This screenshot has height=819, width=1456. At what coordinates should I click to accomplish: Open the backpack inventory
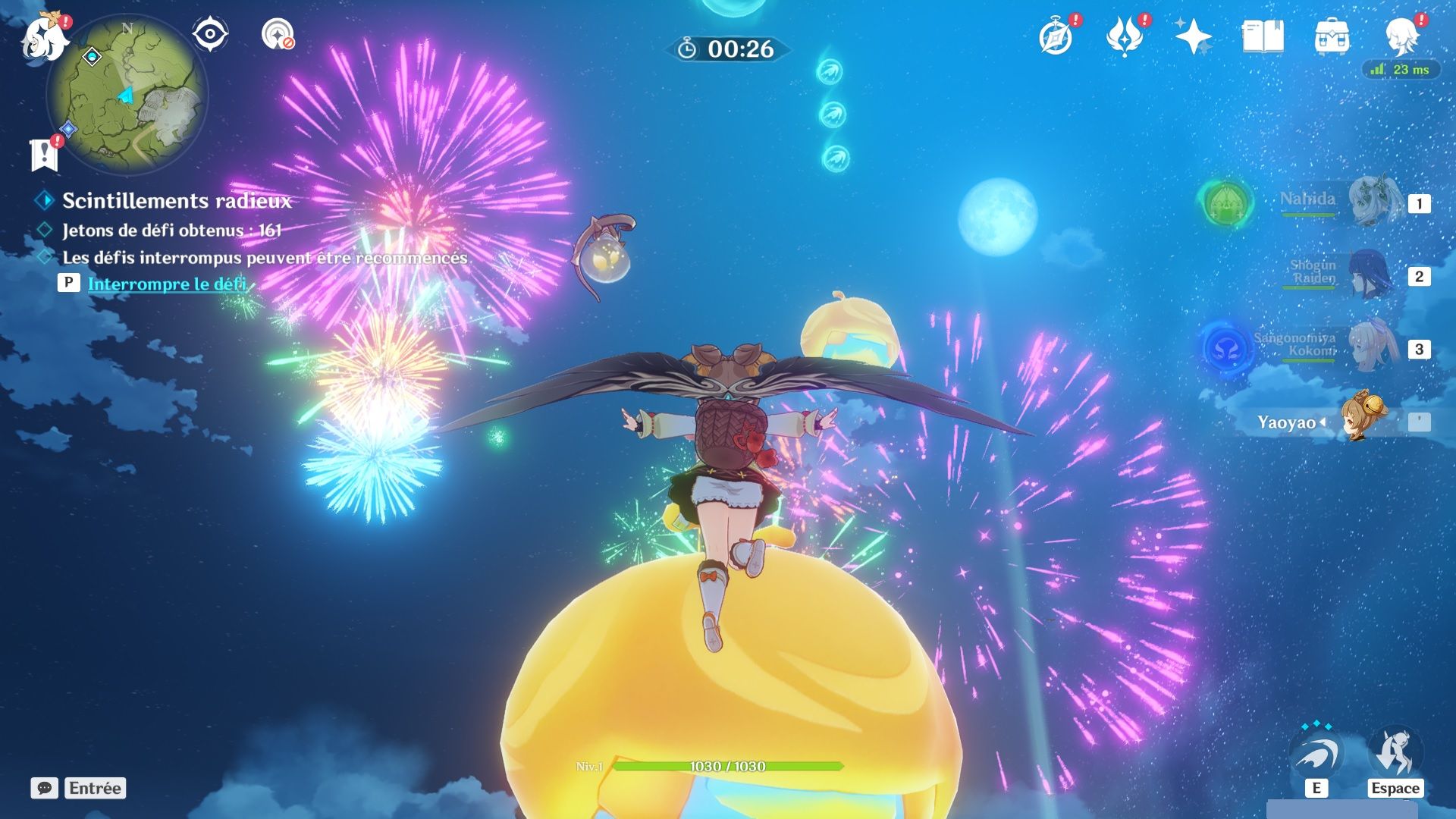coord(1332,36)
